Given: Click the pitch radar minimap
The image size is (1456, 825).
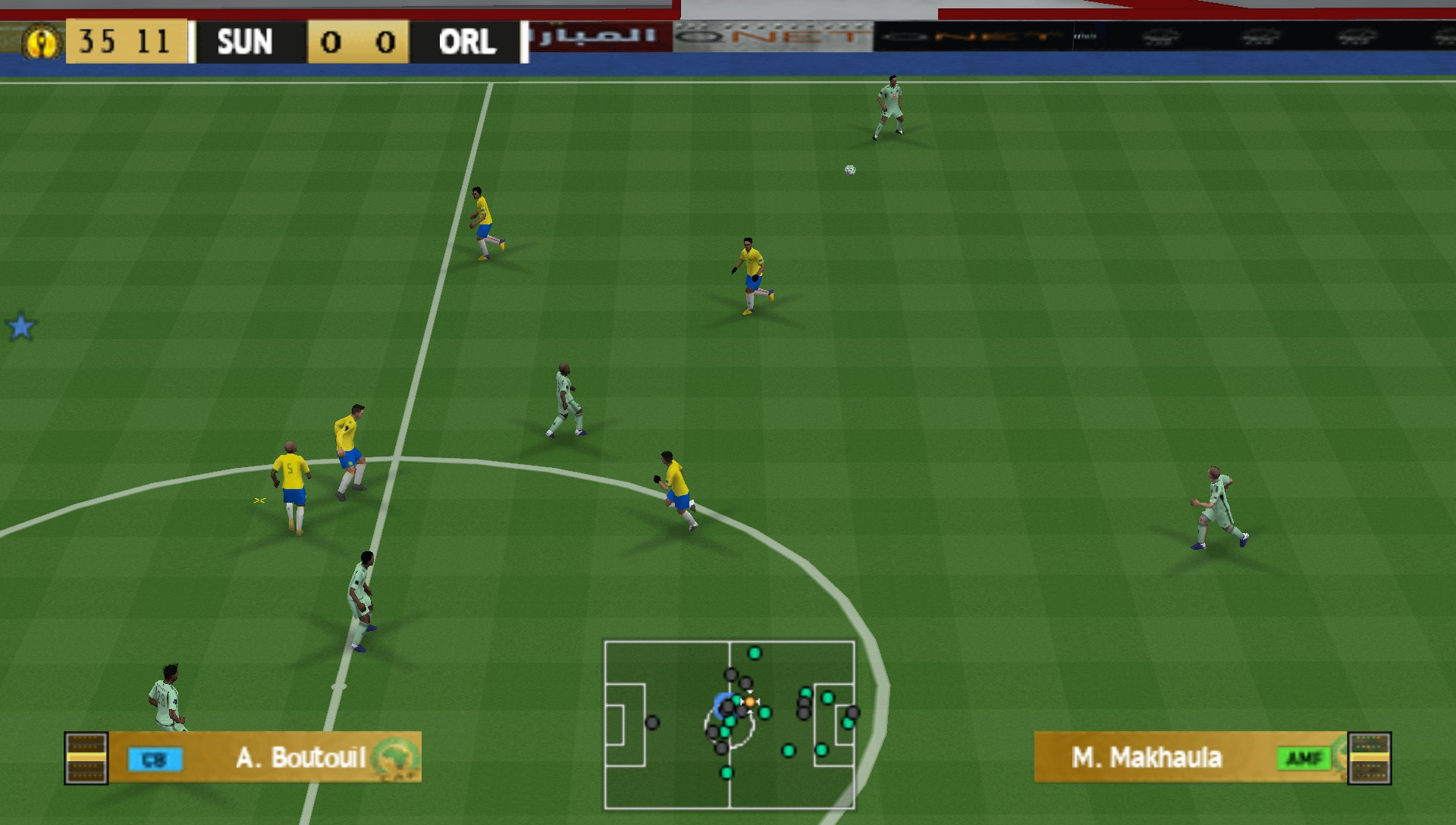Looking at the screenshot, I should tap(730, 725).
